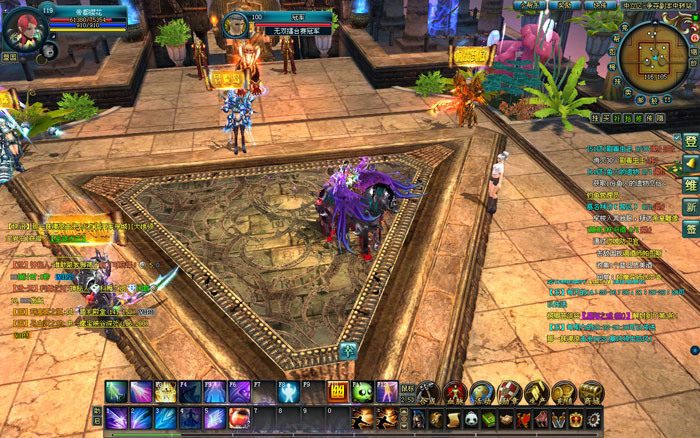This screenshot has width=700, height=438.
Task: Use the red apple item slot
Action: coord(240,418)
